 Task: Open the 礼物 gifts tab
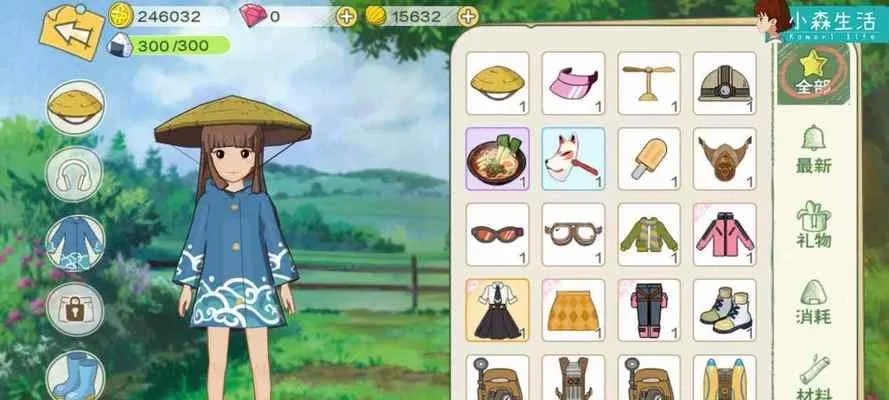pos(813,226)
